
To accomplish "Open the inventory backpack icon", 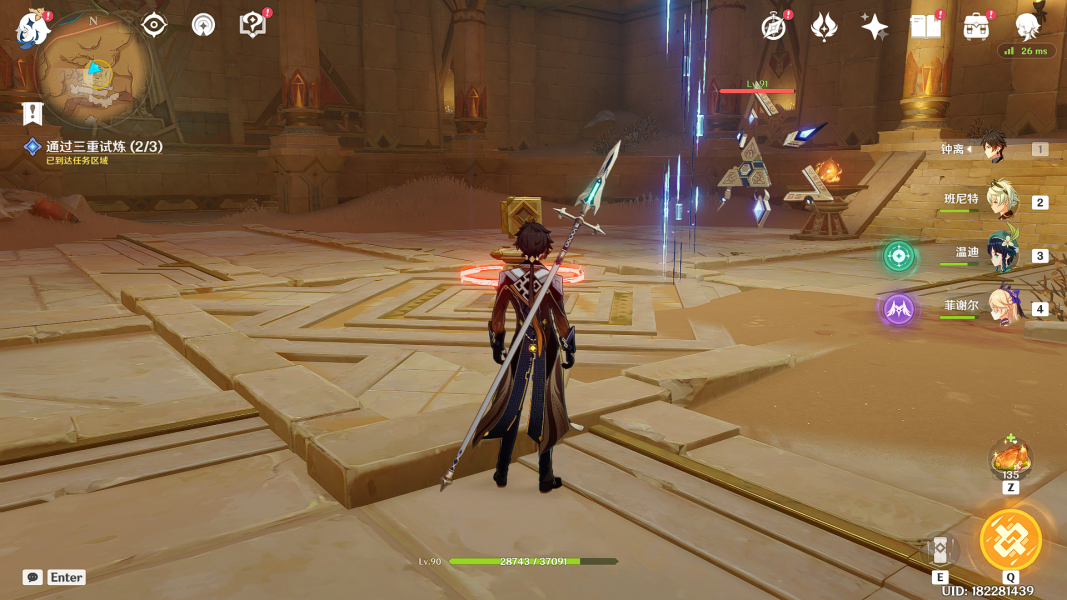I will pos(977,27).
